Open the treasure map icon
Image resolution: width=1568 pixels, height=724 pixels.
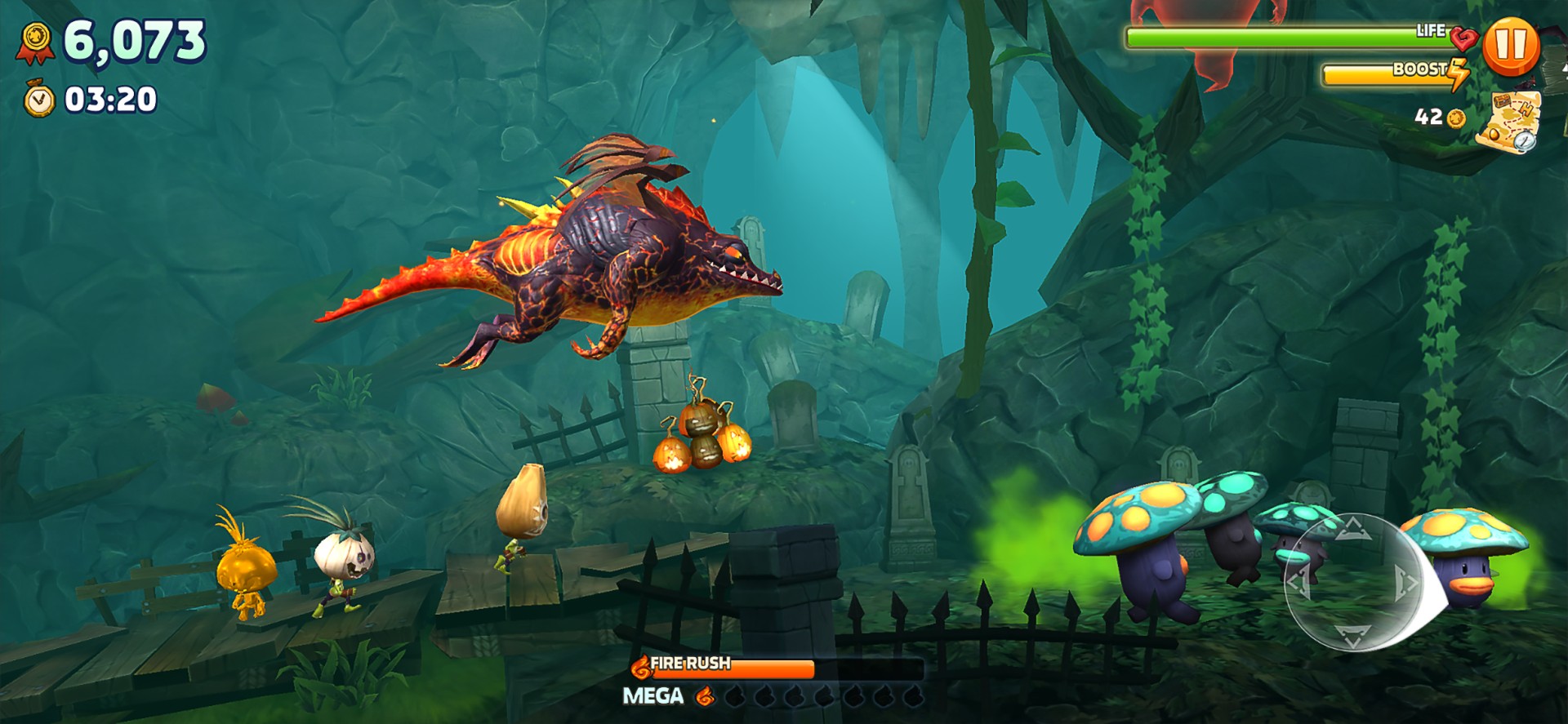pyautogui.click(x=1511, y=120)
